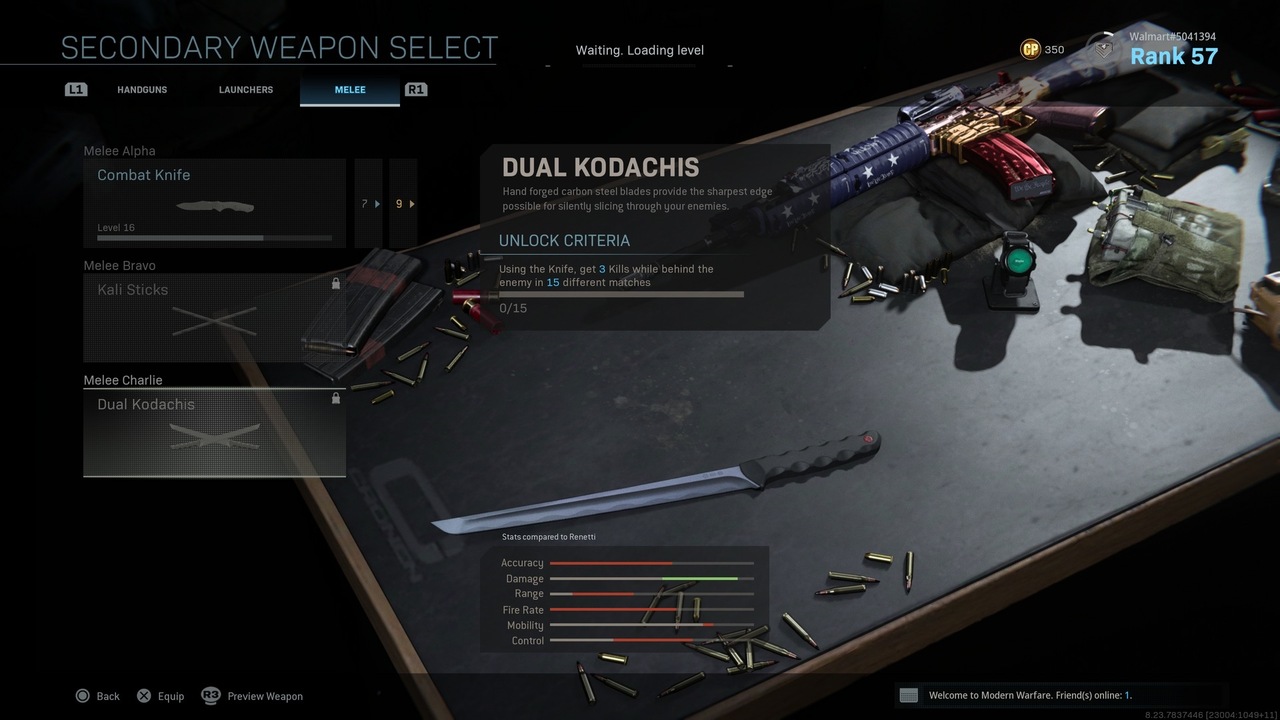This screenshot has height=720, width=1280.
Task: Open the Launchers category tab
Action: (x=246, y=90)
